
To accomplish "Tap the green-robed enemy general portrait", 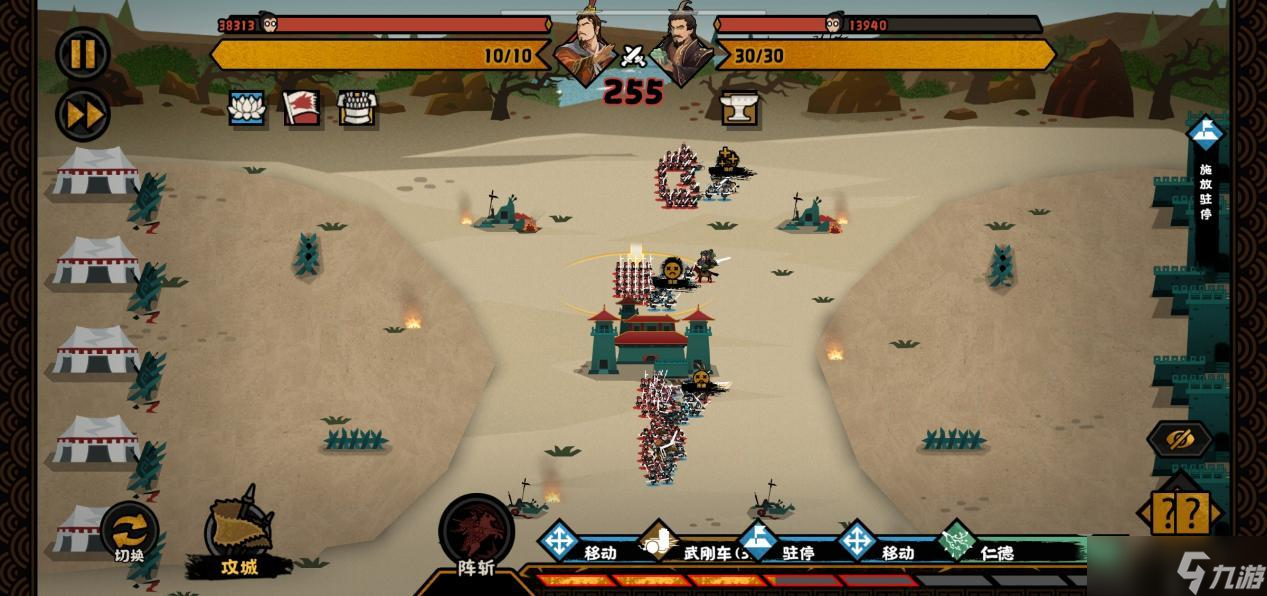I will [681, 47].
